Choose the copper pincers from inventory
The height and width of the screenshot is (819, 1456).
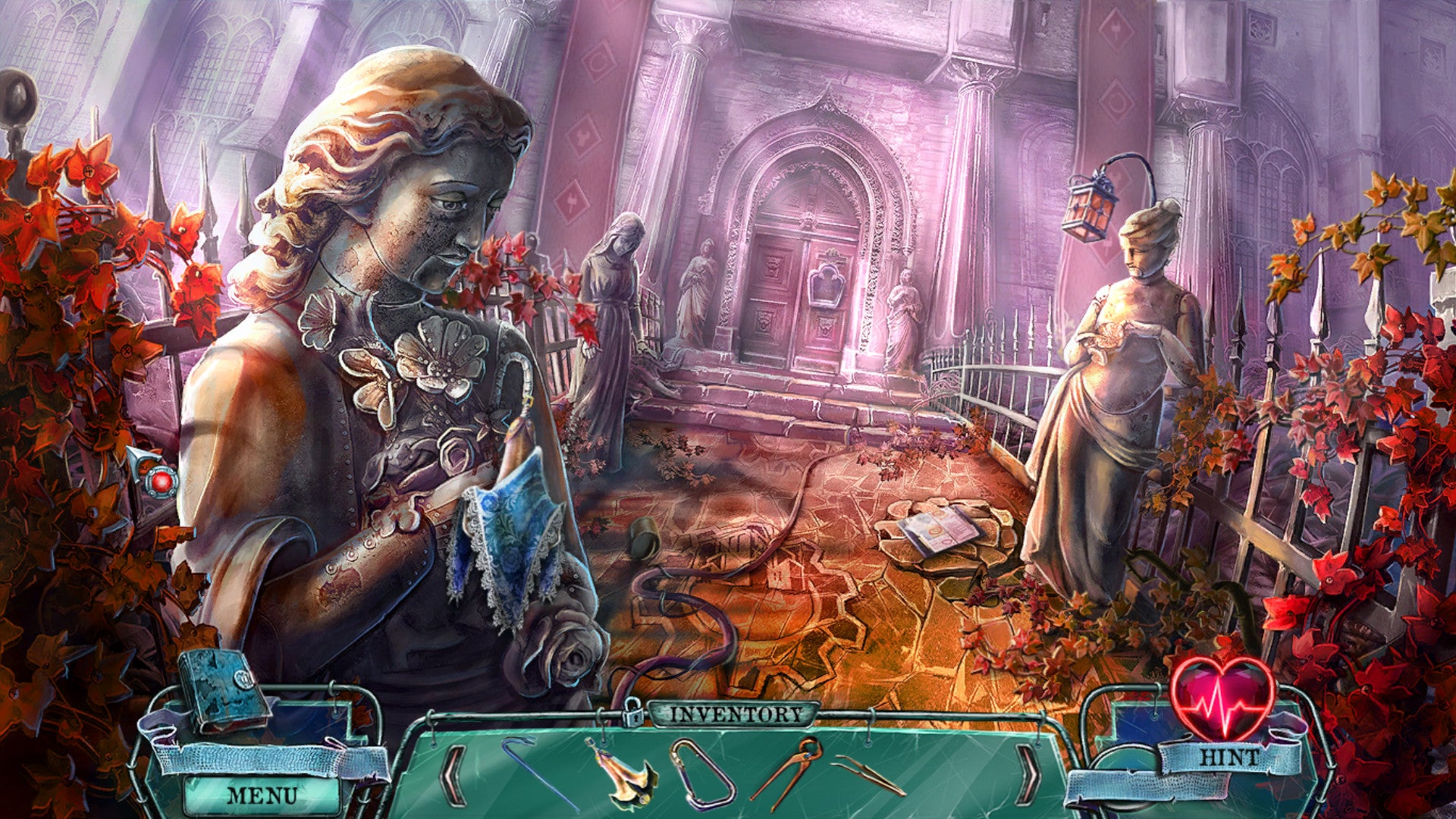click(x=789, y=770)
